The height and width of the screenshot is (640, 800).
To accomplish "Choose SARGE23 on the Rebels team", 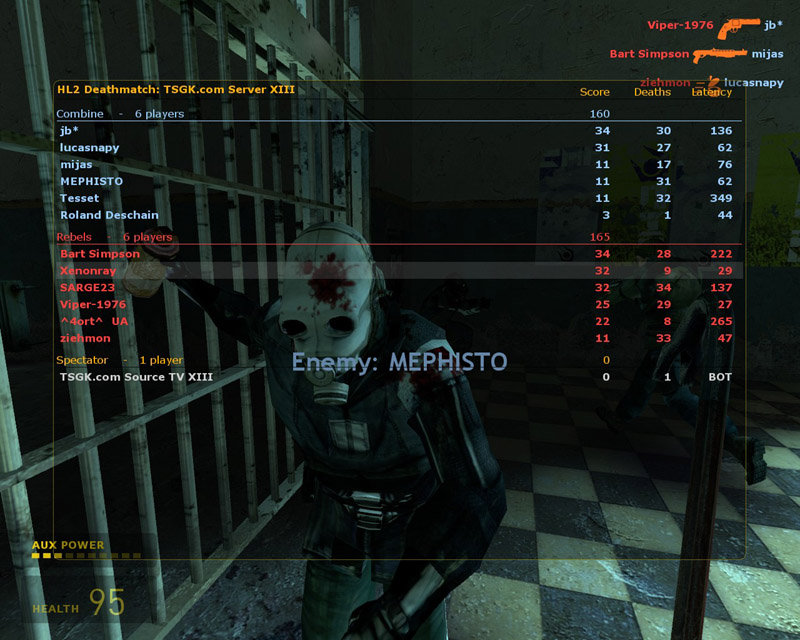I will point(87,288).
